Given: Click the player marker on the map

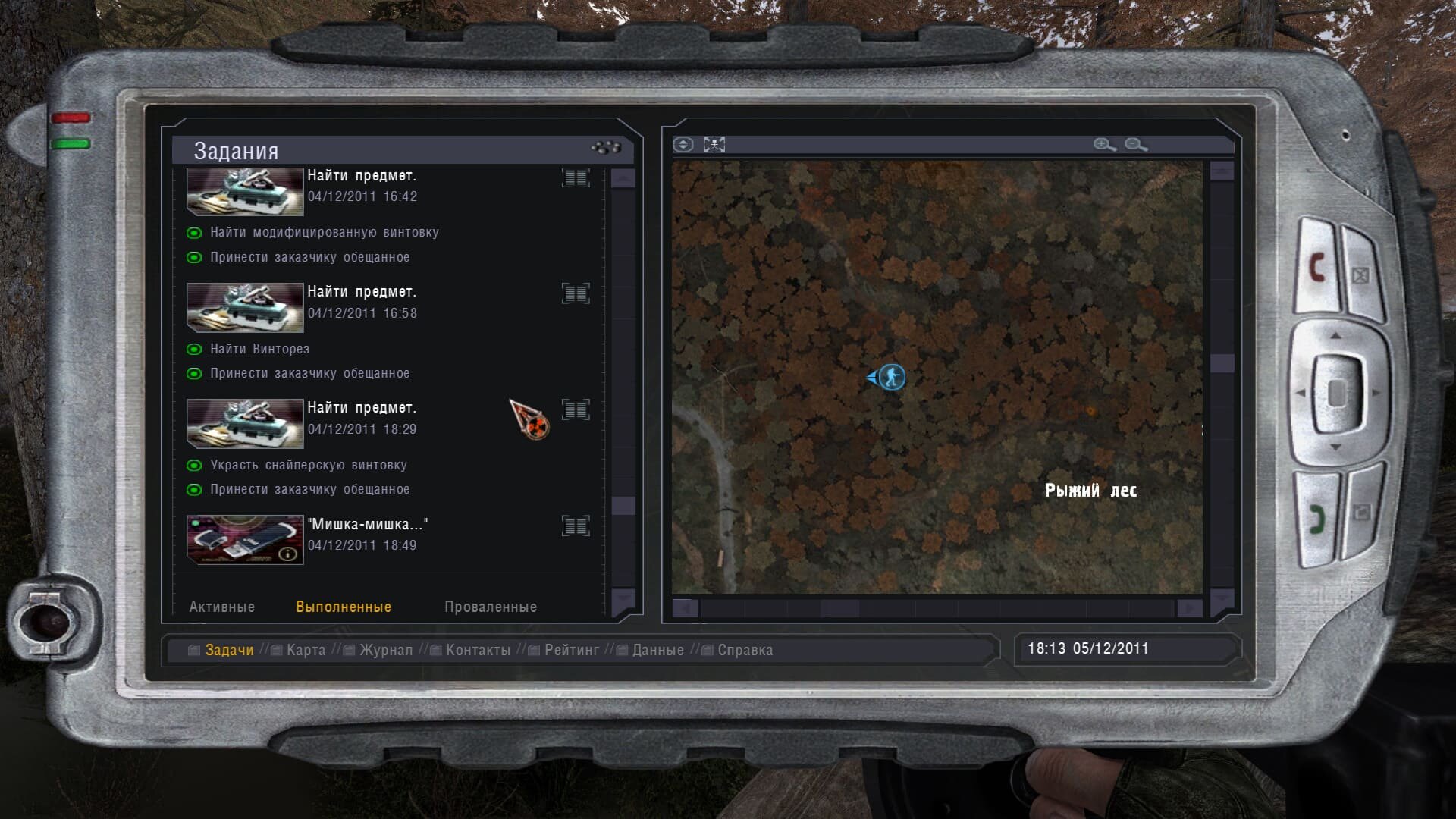Looking at the screenshot, I should pos(892,376).
